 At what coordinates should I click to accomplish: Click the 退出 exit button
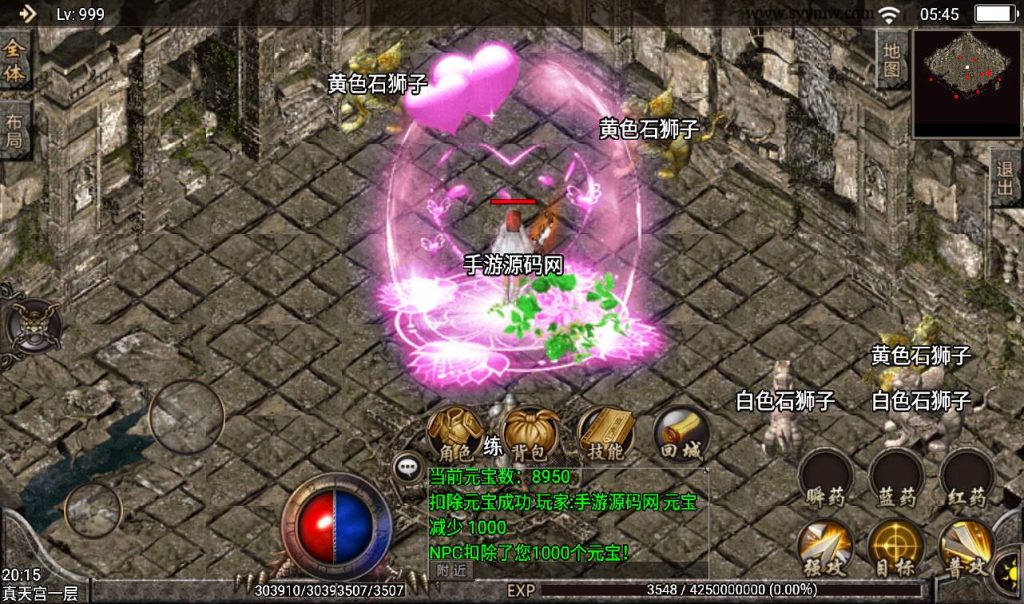pyautogui.click(x=1005, y=179)
